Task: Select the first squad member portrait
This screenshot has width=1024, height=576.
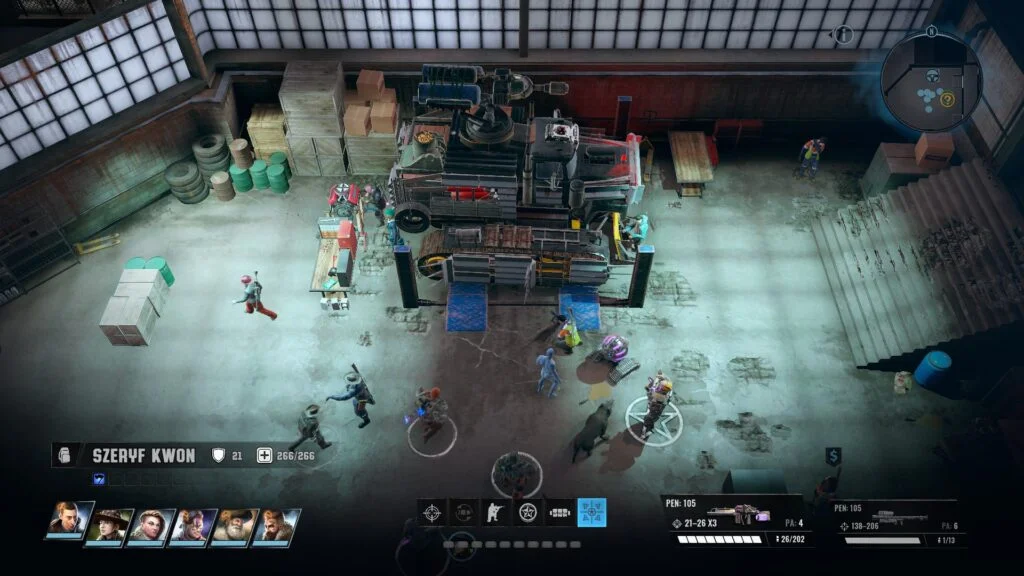Action: tap(67, 523)
